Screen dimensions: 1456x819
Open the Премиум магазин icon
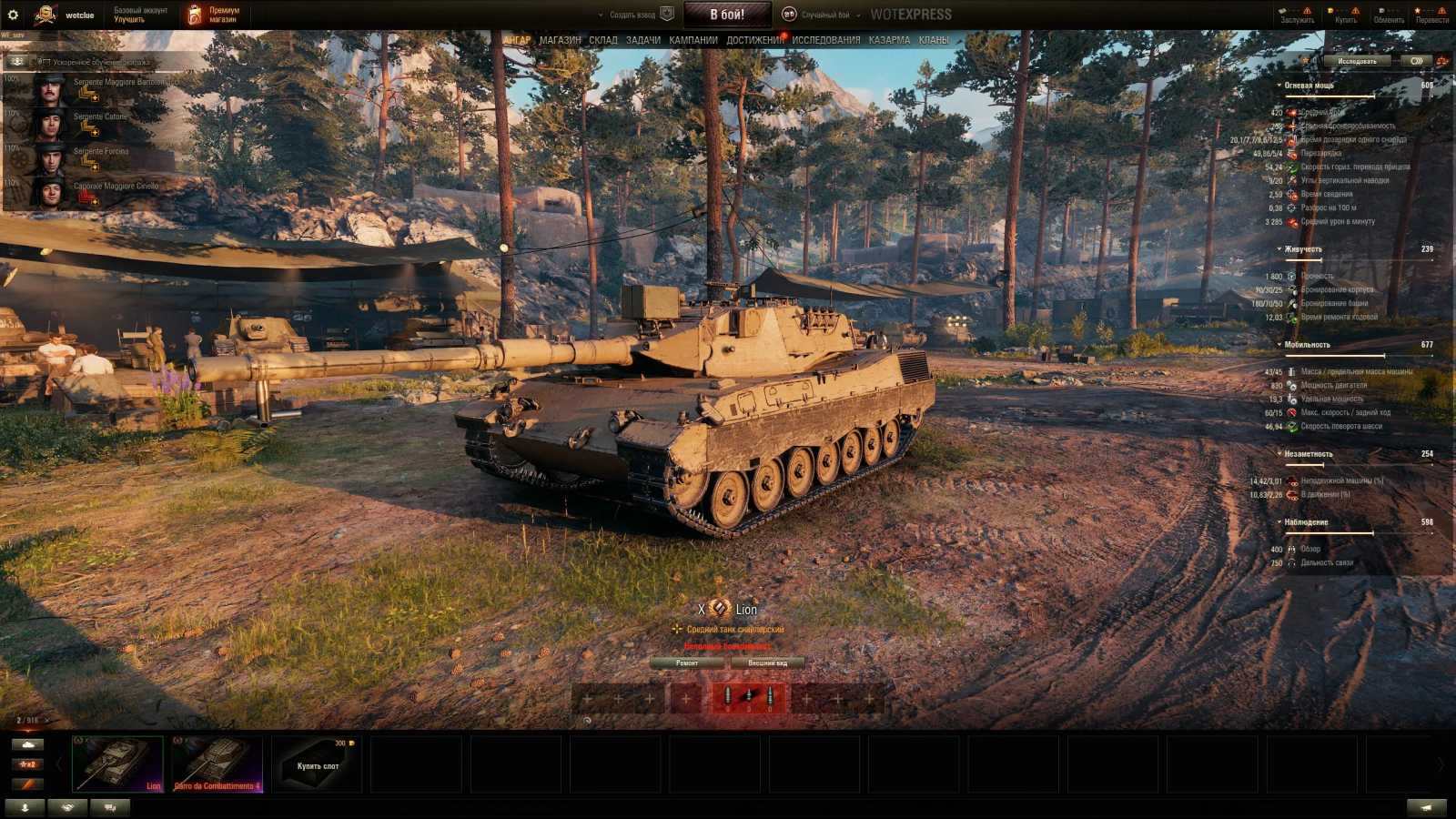[x=194, y=13]
